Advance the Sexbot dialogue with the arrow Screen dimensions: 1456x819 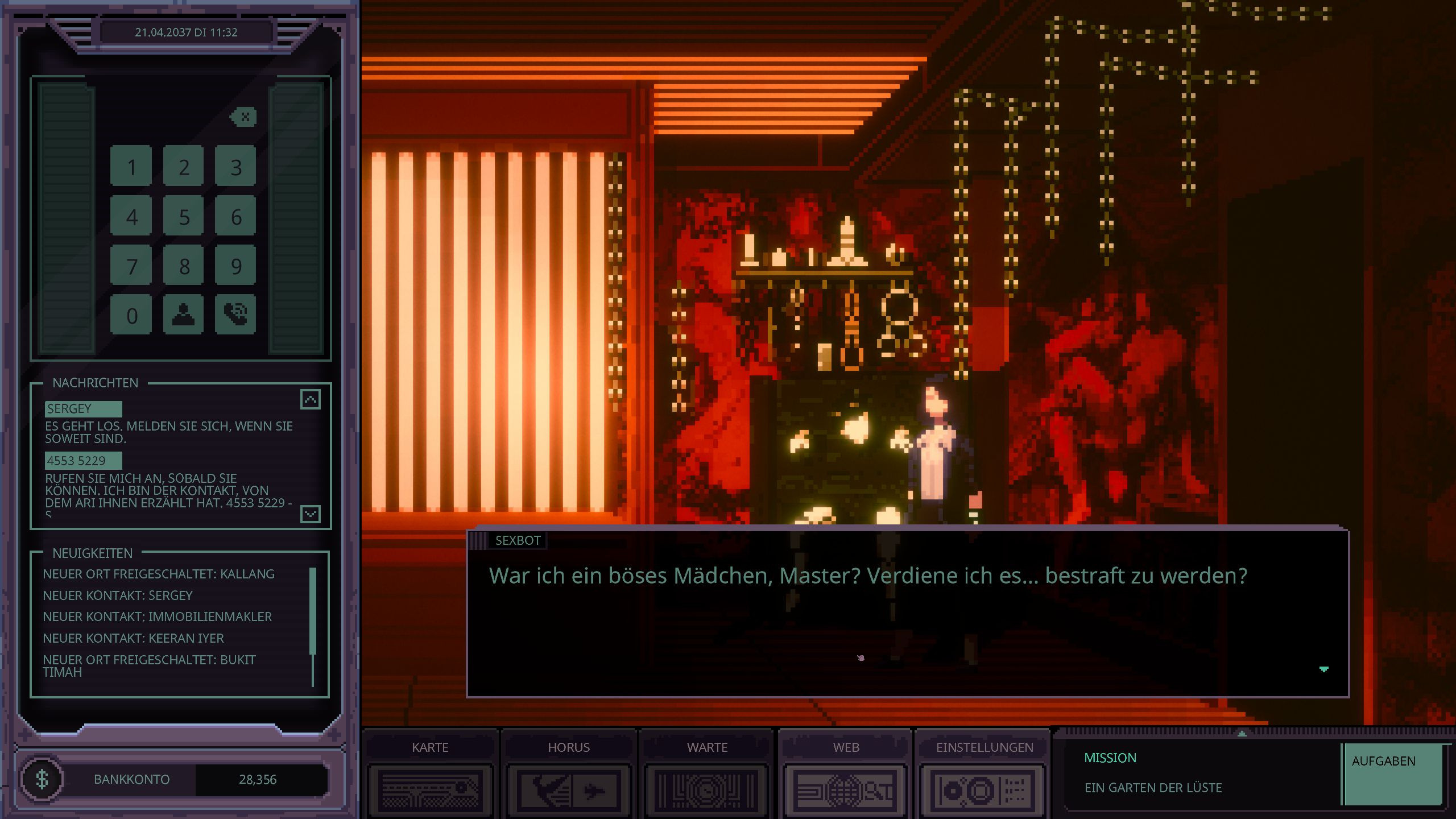click(x=1323, y=669)
